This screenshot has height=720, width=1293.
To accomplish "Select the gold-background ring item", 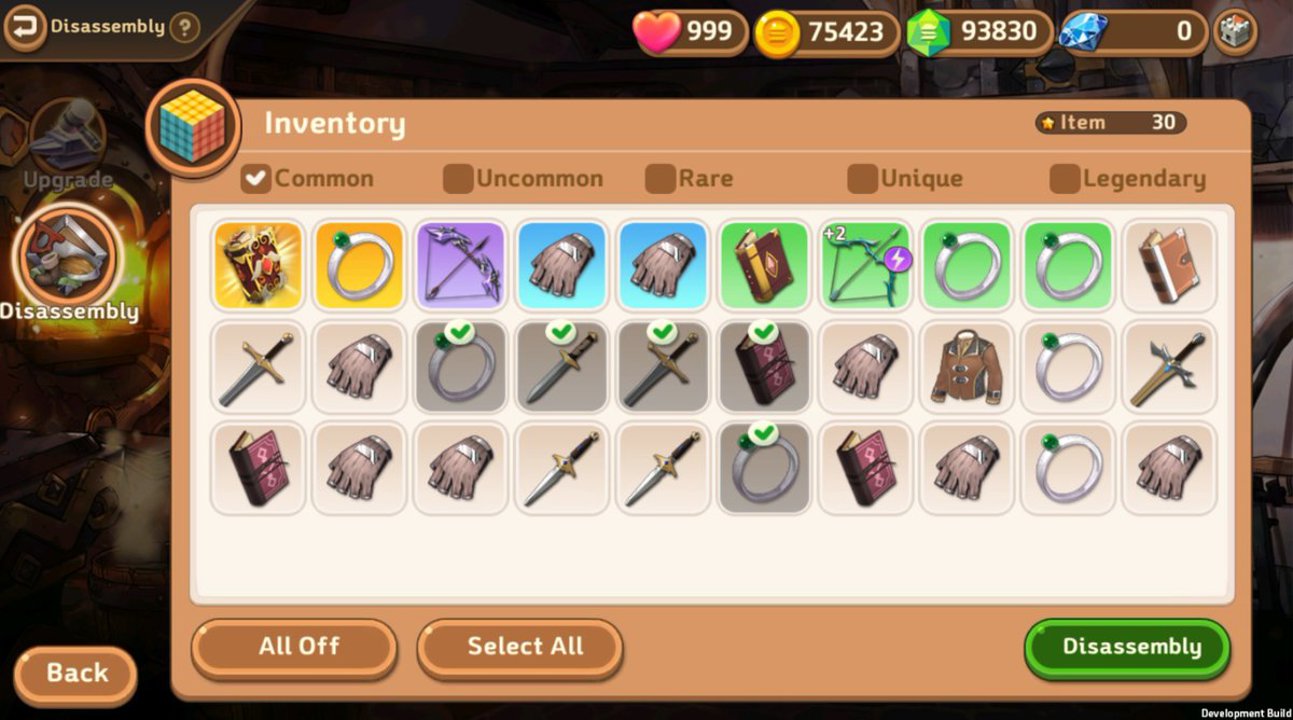I will (x=359, y=264).
